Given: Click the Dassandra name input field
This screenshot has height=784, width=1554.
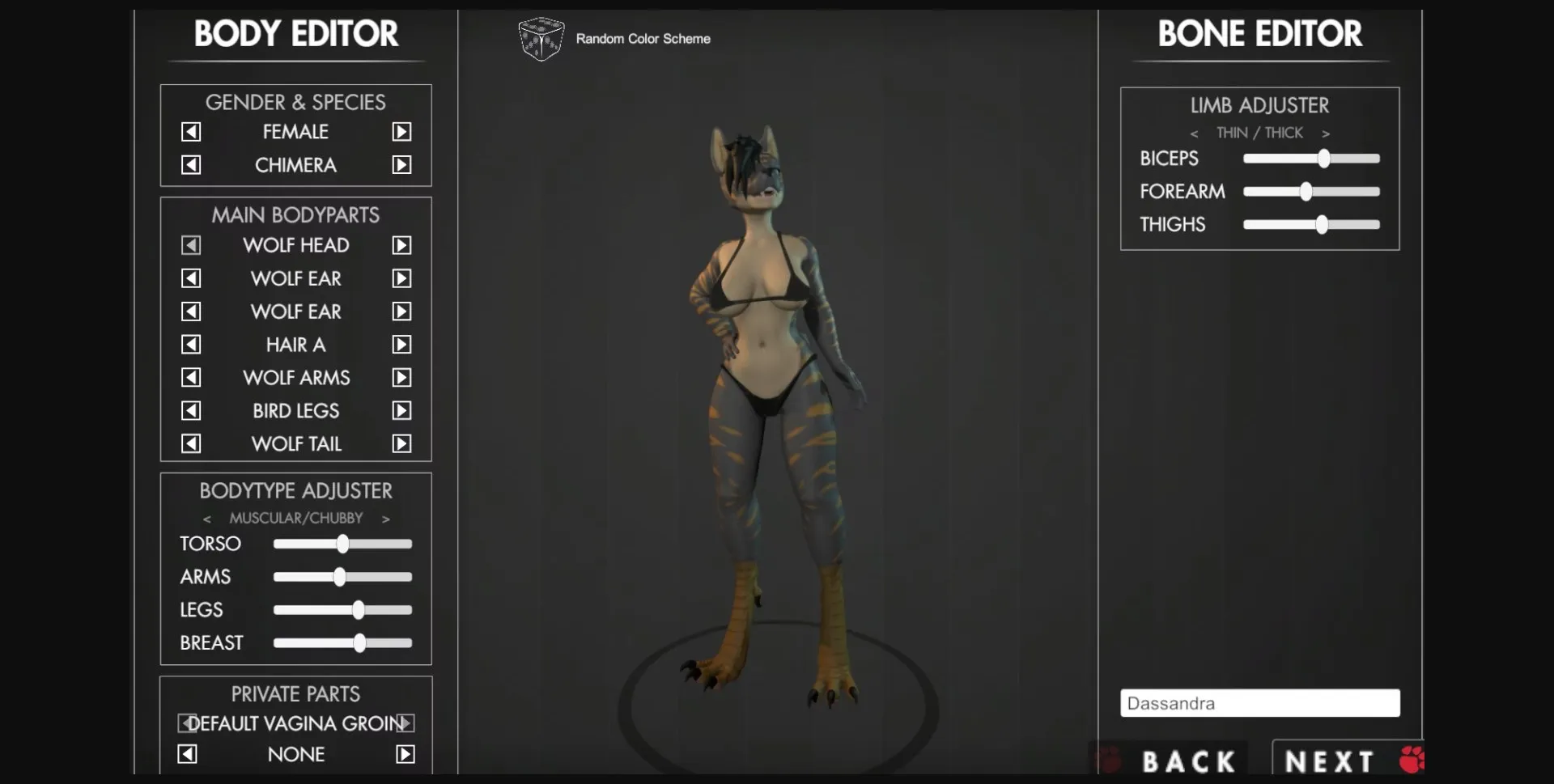Looking at the screenshot, I should (x=1259, y=702).
